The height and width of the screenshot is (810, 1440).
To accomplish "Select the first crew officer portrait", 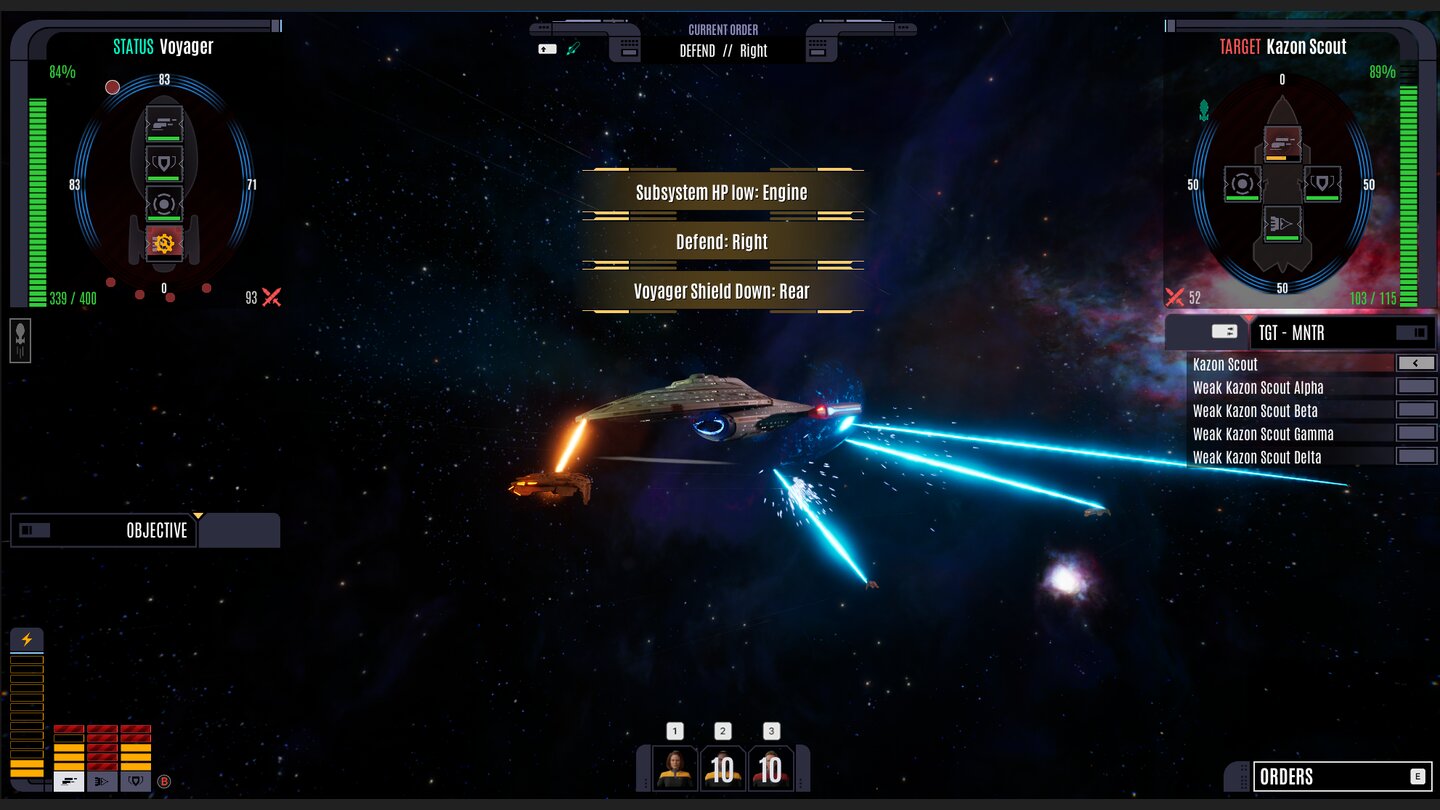I will point(674,768).
